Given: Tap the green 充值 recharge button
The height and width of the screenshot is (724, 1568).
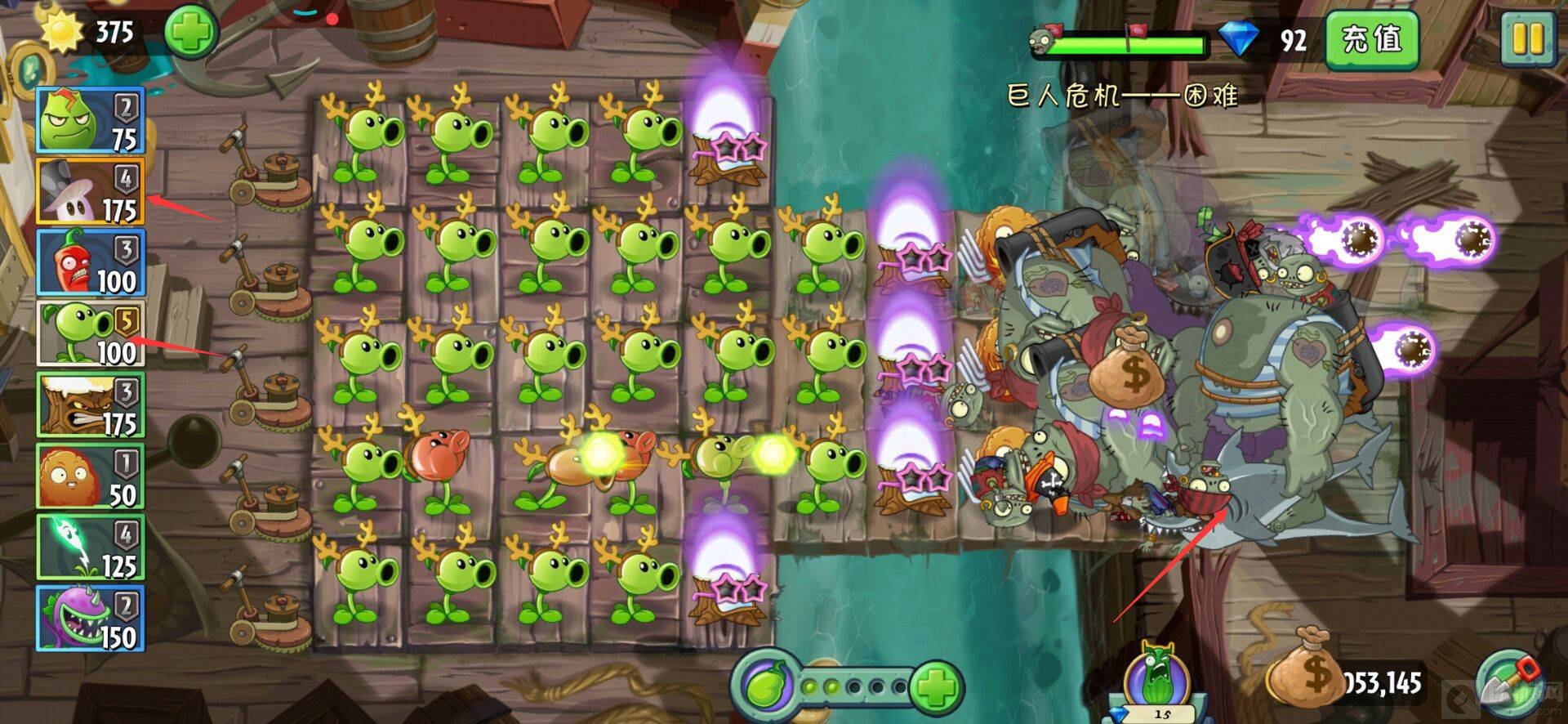Looking at the screenshot, I should pos(1371,39).
